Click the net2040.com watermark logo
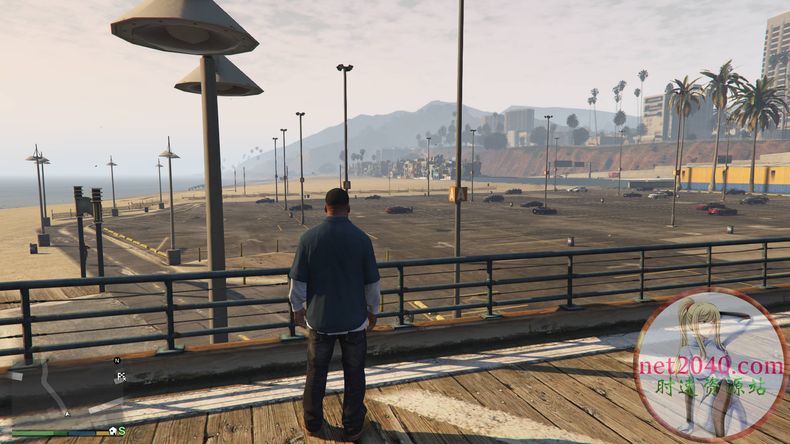 click(710, 365)
